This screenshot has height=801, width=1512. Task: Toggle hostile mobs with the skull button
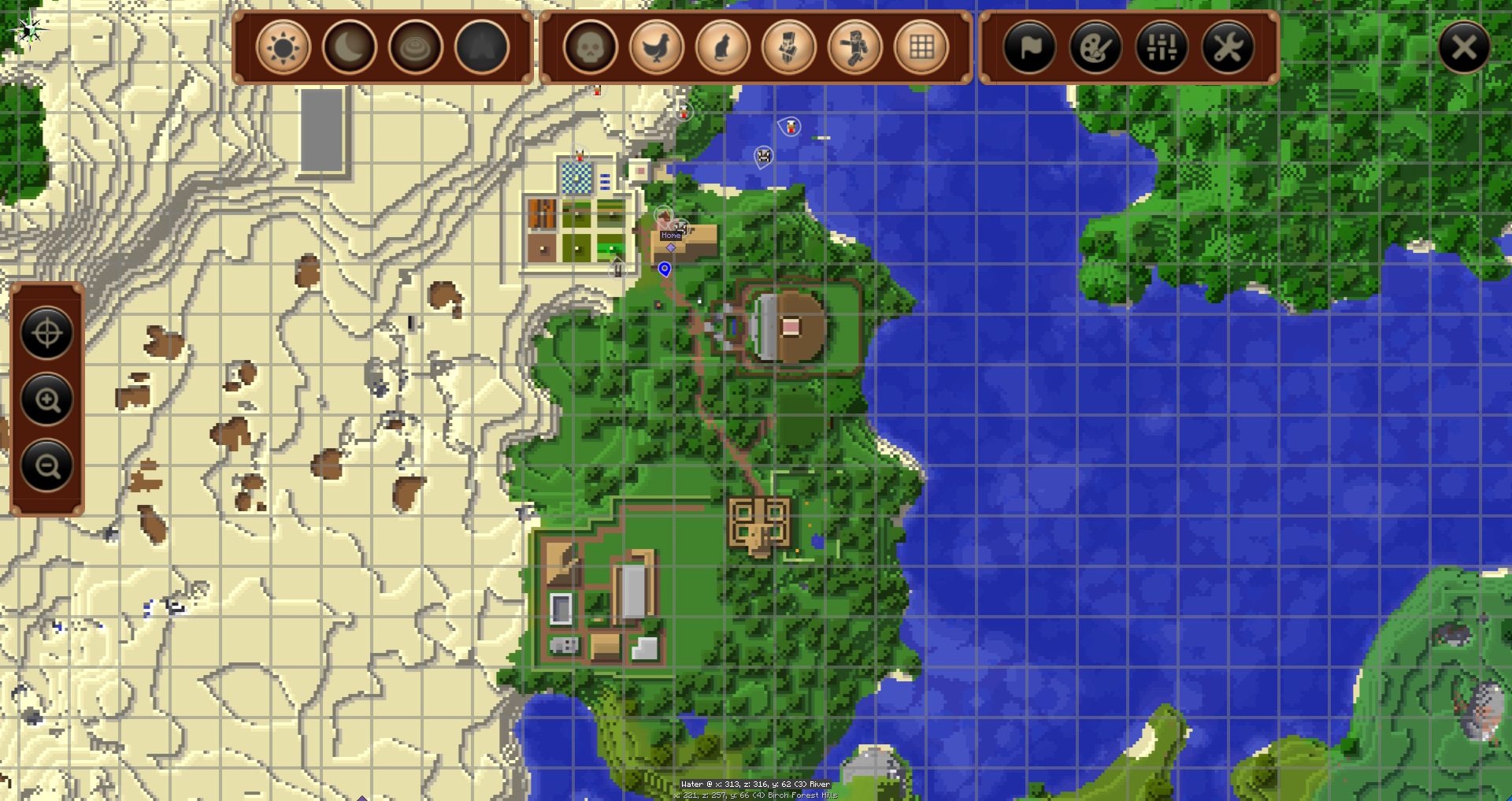tap(591, 48)
